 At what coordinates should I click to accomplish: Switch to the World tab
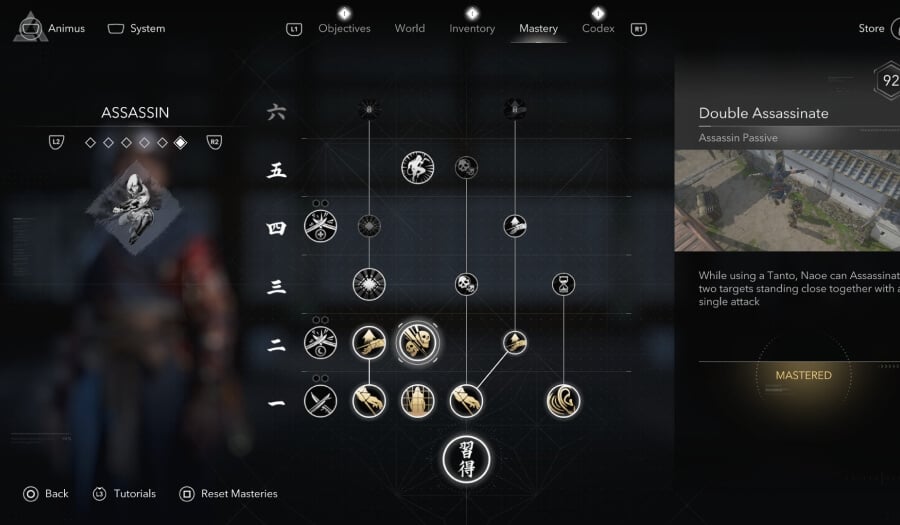click(410, 29)
